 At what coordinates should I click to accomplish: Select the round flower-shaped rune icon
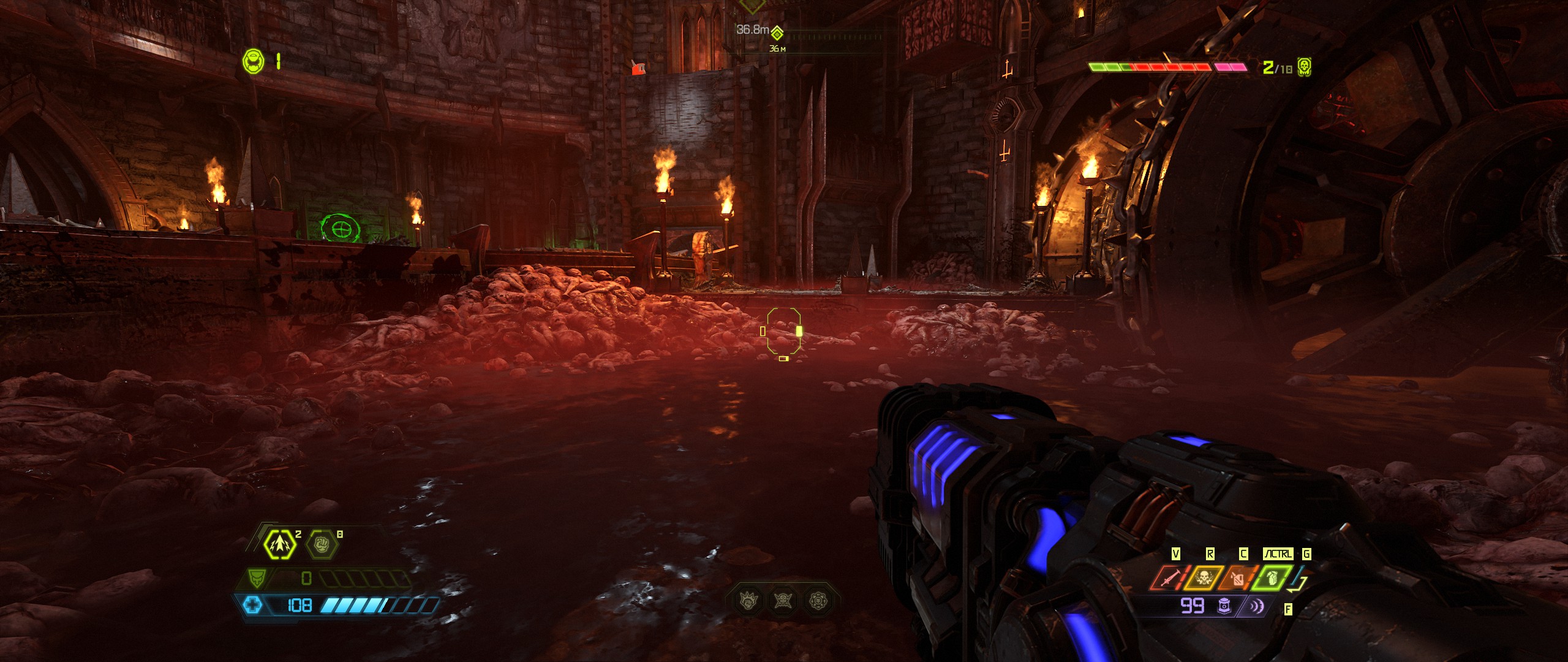818,600
